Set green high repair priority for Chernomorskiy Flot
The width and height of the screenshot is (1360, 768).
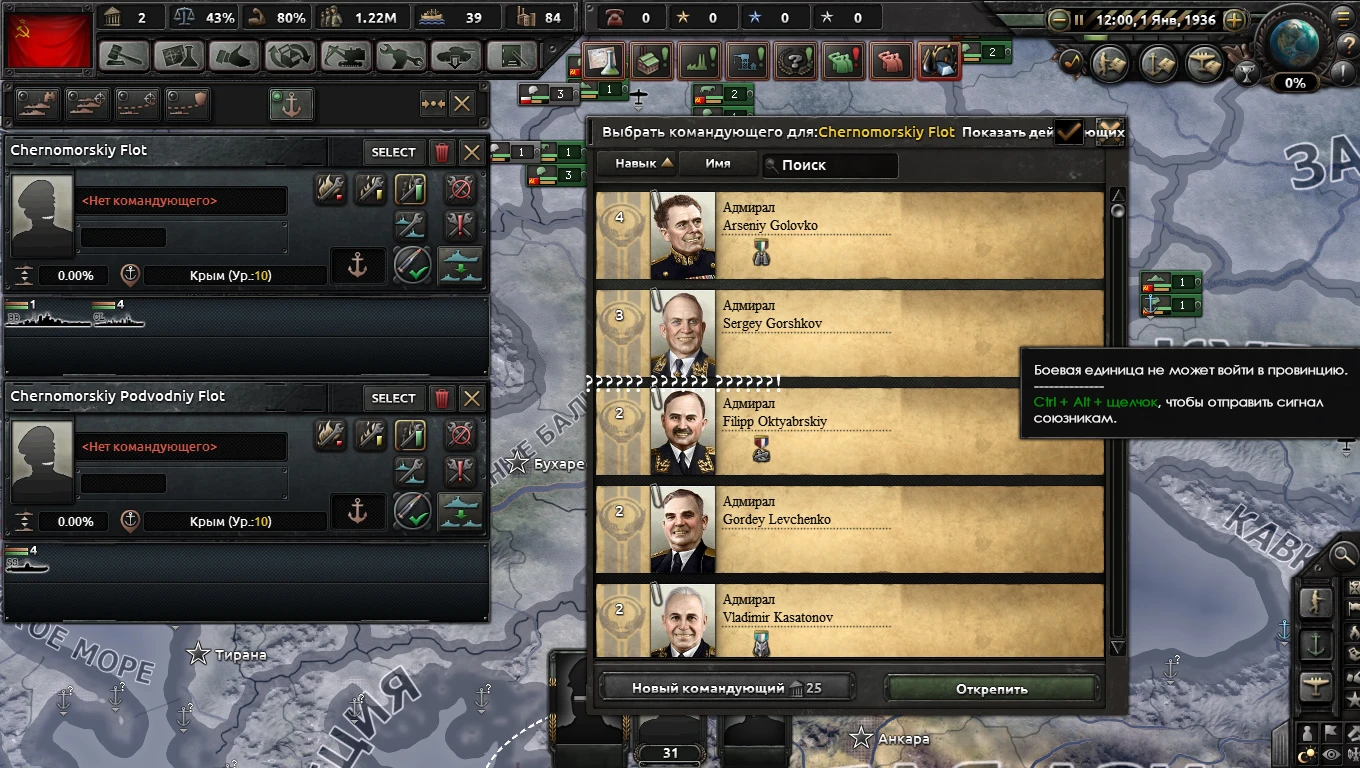tap(411, 189)
